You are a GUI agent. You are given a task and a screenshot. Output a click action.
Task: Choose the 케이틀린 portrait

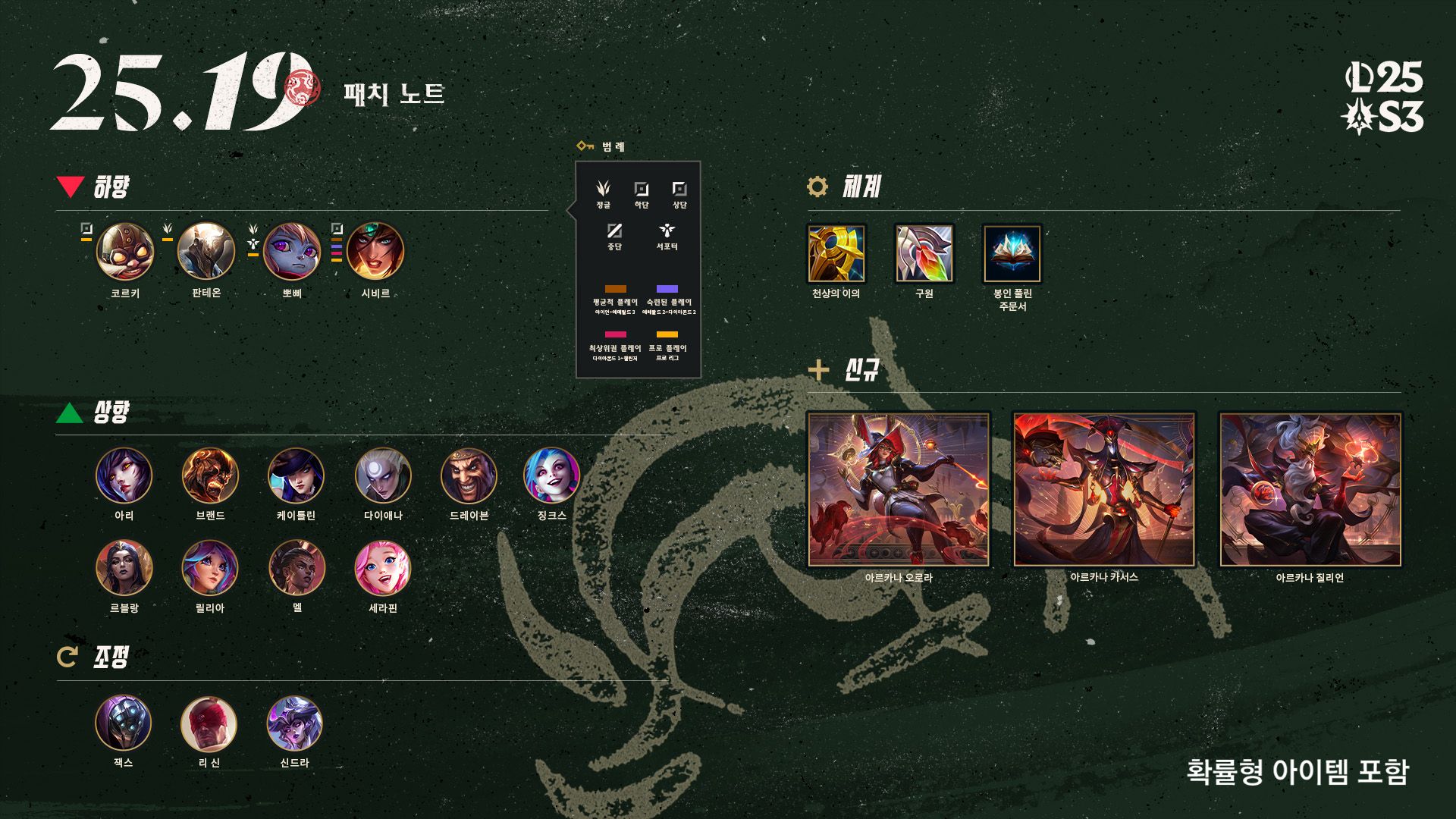tap(296, 475)
